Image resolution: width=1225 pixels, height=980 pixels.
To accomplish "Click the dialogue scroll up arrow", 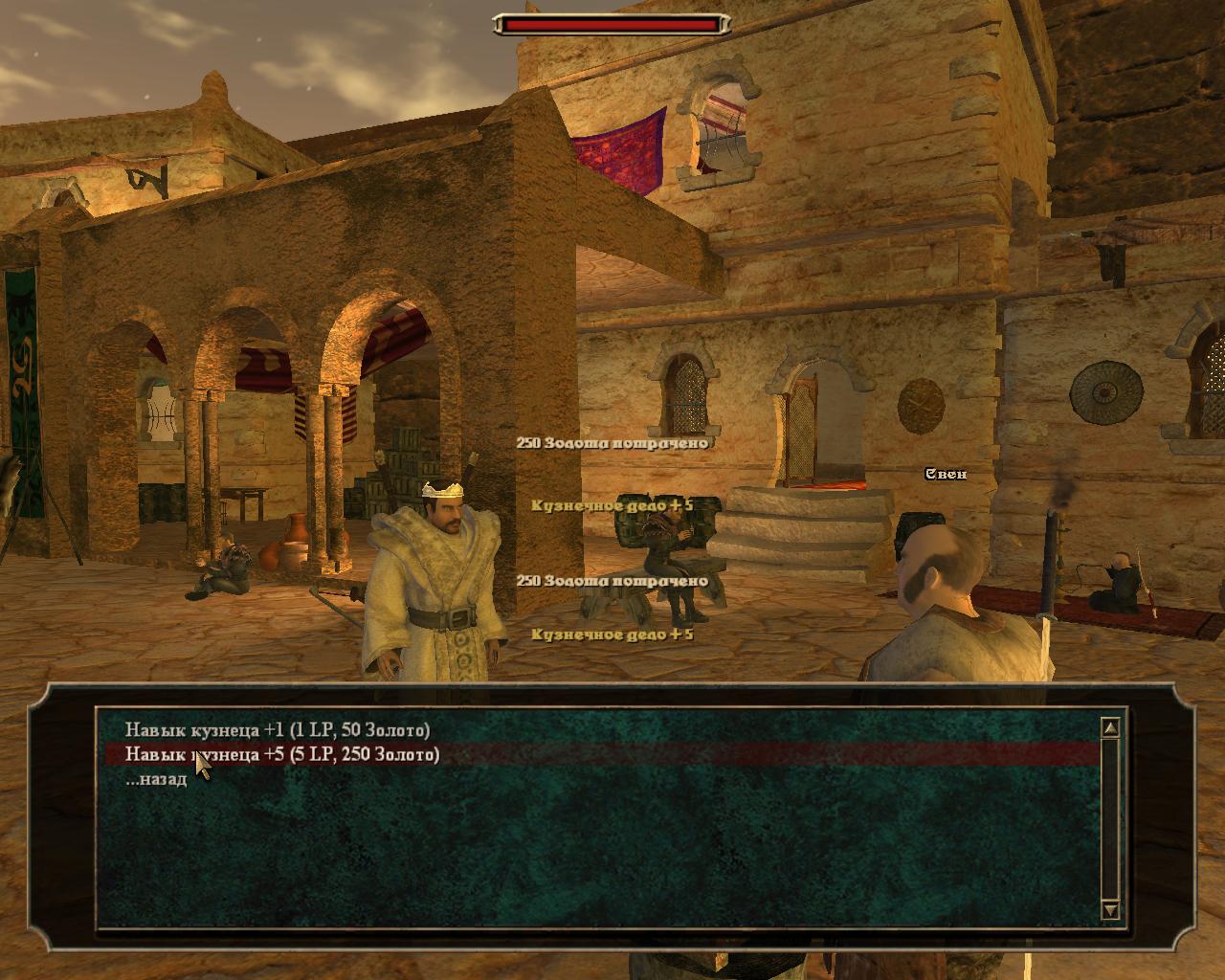I will [x=1110, y=728].
